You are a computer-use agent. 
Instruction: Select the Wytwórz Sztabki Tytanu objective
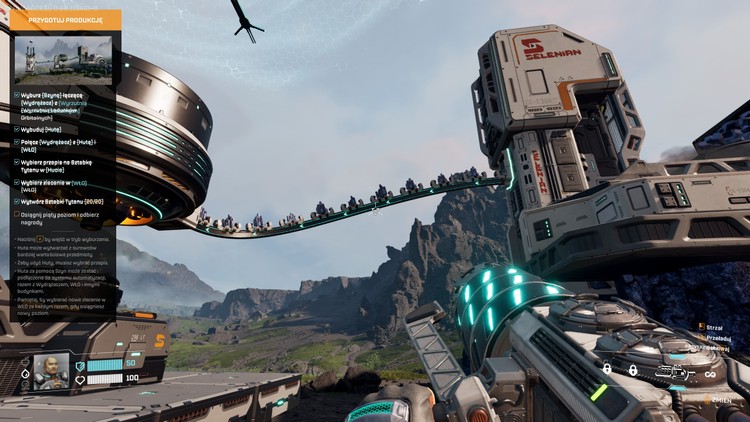pos(60,201)
